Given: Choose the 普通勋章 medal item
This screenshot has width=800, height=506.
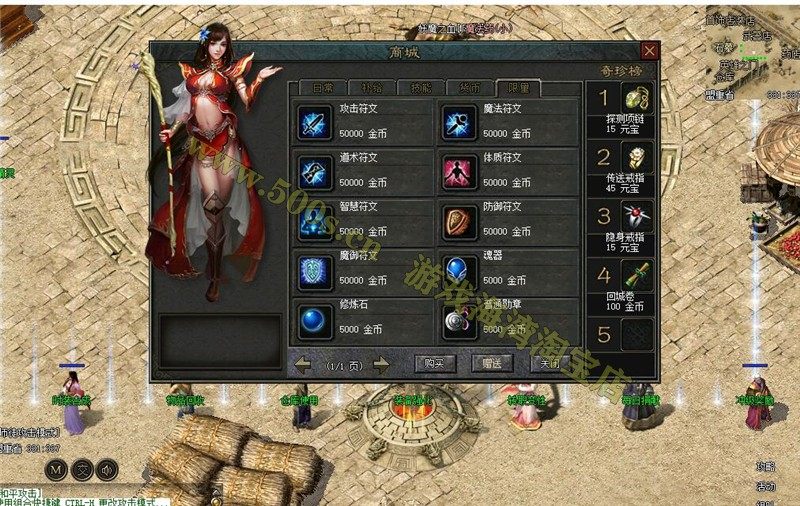Looking at the screenshot, I should 460,320.
